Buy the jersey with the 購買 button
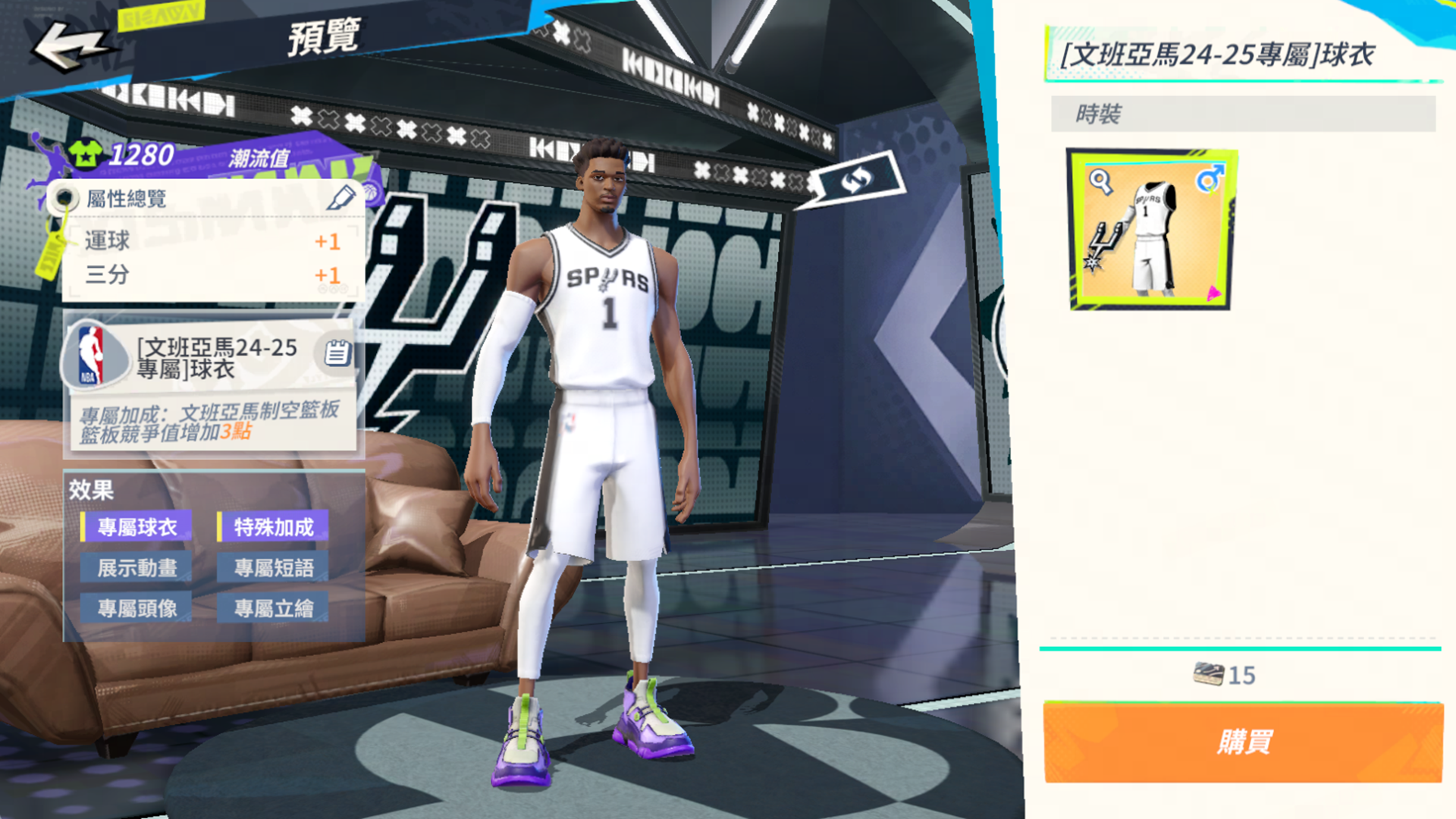Image resolution: width=1456 pixels, height=819 pixels. [x=1243, y=742]
